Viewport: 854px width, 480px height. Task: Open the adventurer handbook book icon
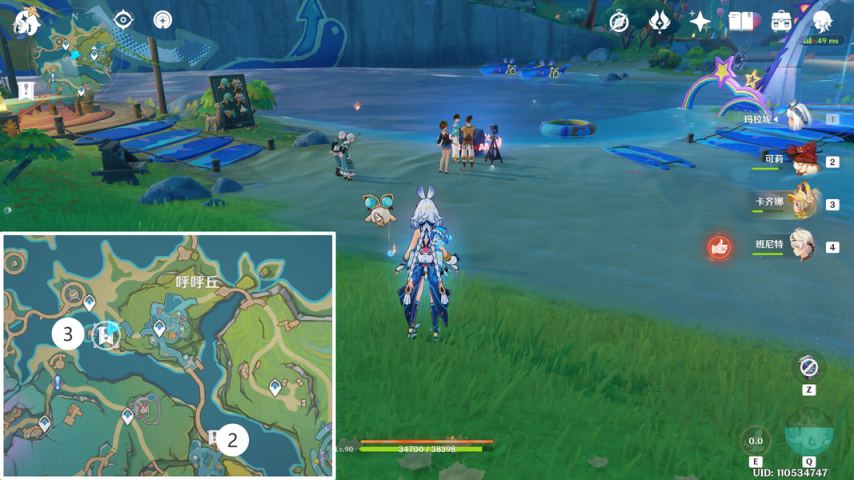coord(741,21)
